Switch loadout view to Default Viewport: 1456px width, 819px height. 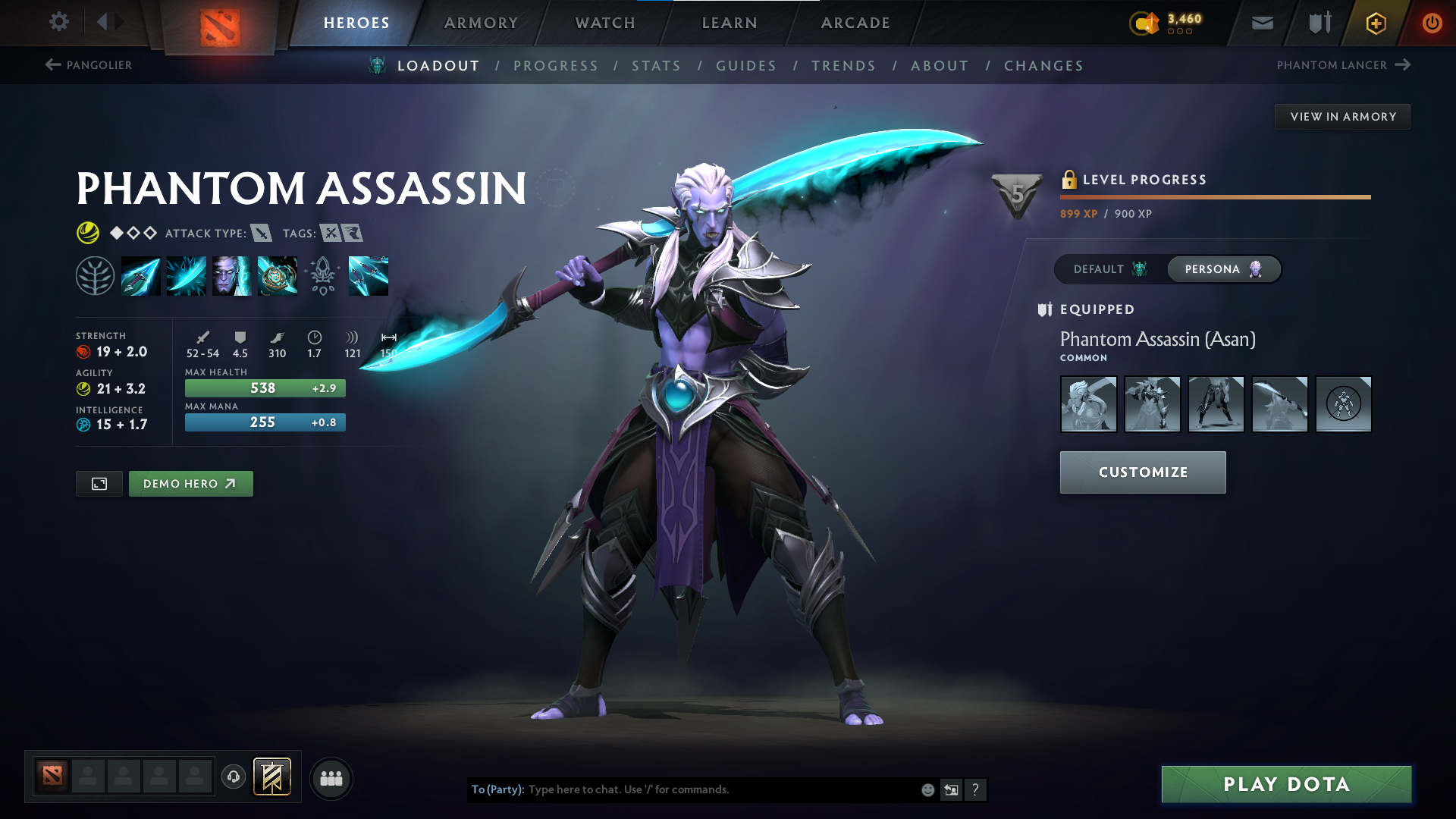pyautogui.click(x=1109, y=269)
